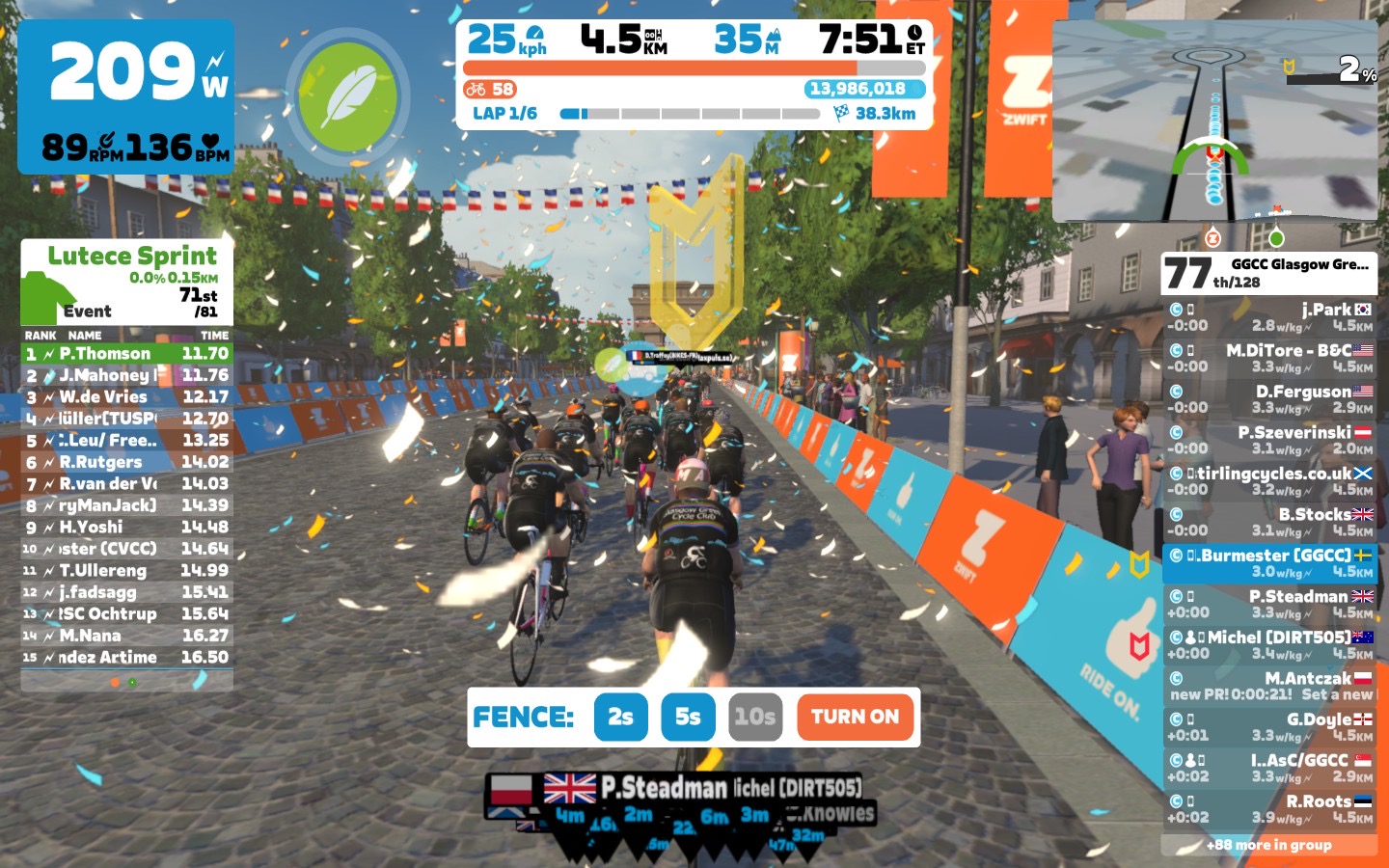Open the GGCC Glasgow event position panel
The image size is (1389, 868).
tap(1269, 274)
